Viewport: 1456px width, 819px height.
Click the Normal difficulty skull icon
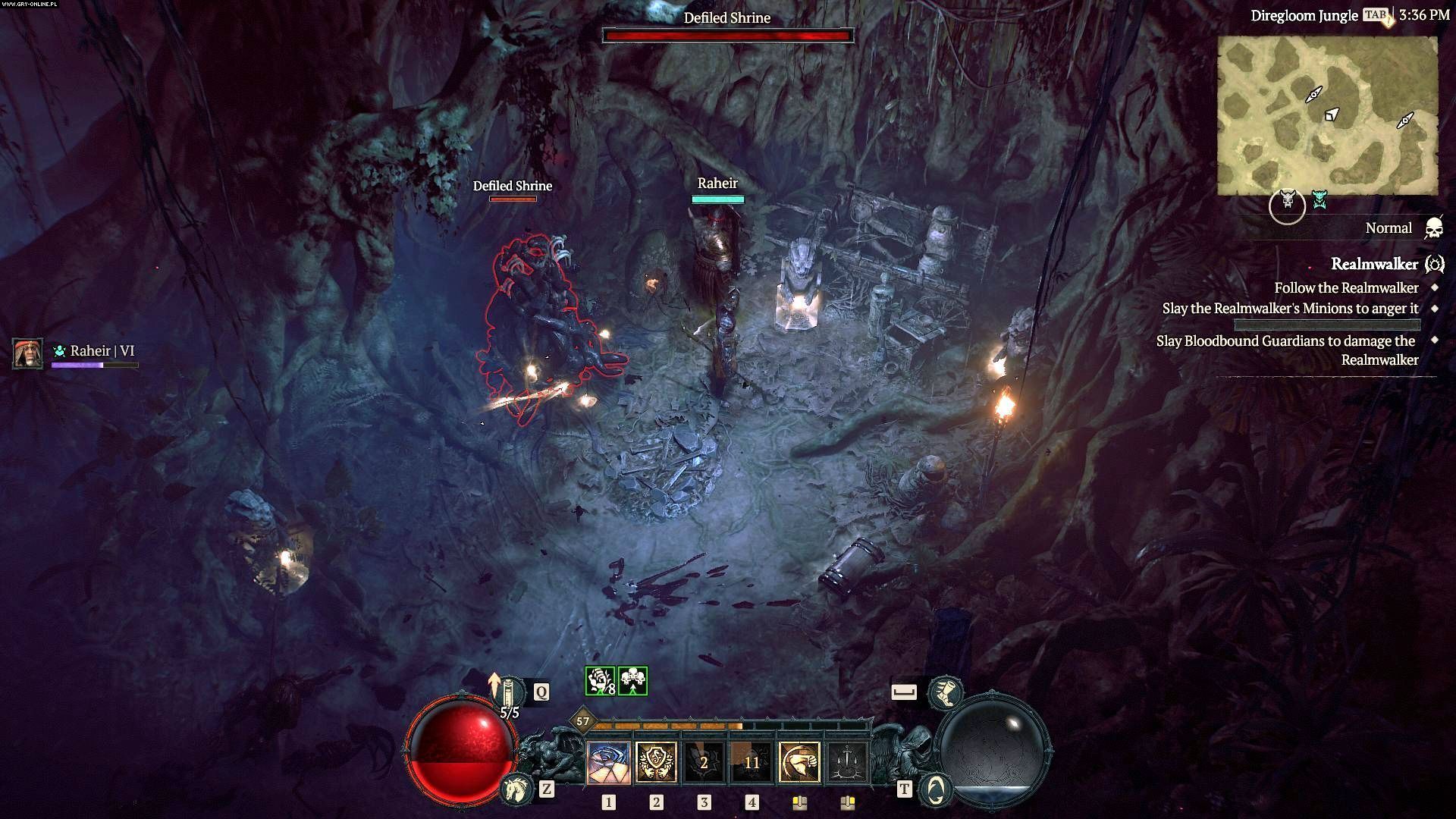pos(1433,228)
